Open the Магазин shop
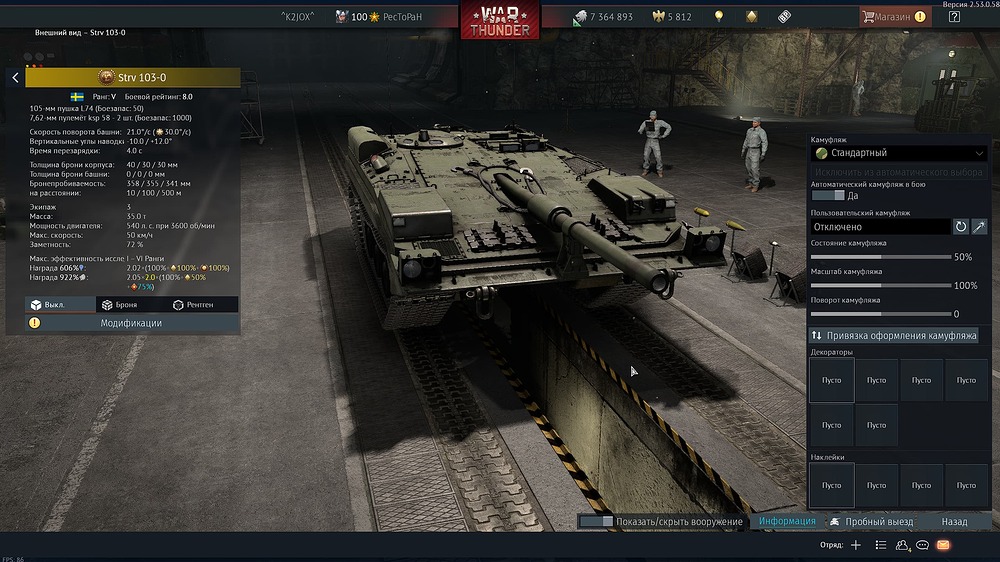The image size is (1000, 562). pos(893,17)
